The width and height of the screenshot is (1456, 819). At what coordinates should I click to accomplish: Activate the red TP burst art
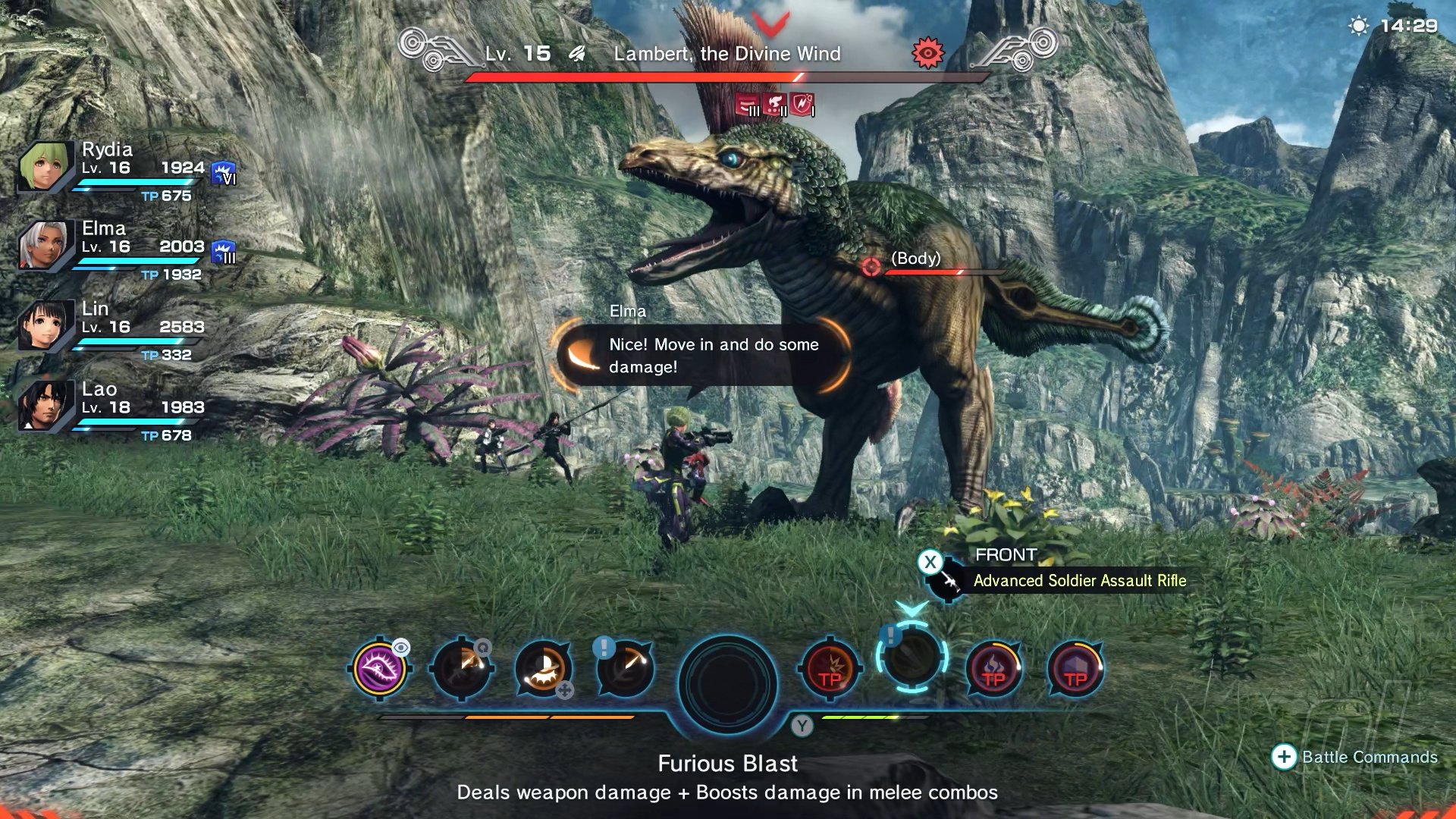click(830, 669)
